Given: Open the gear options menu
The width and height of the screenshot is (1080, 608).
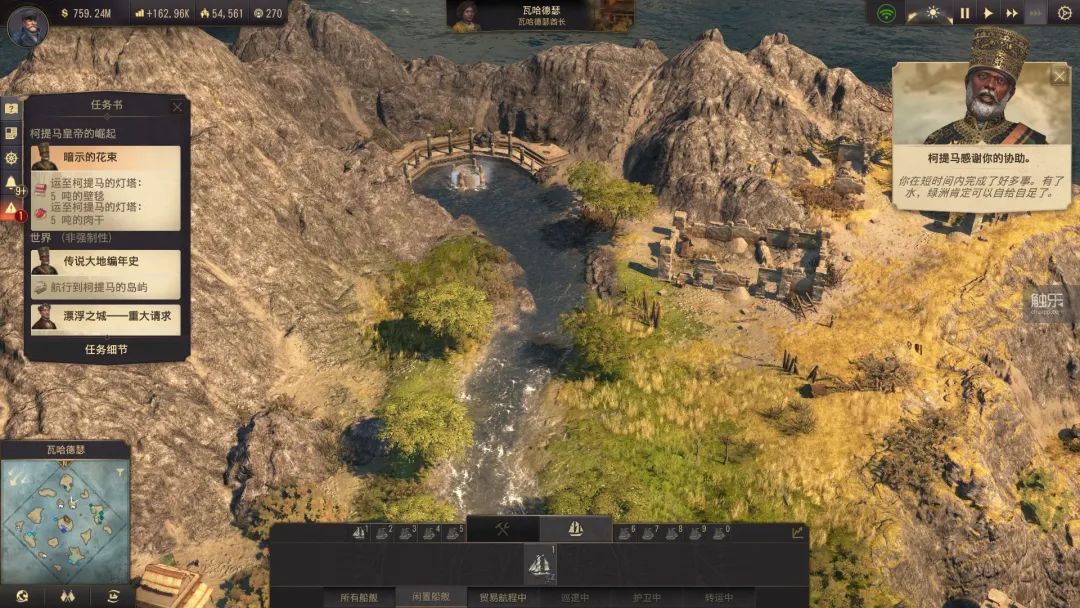Looking at the screenshot, I should 1064,13.
